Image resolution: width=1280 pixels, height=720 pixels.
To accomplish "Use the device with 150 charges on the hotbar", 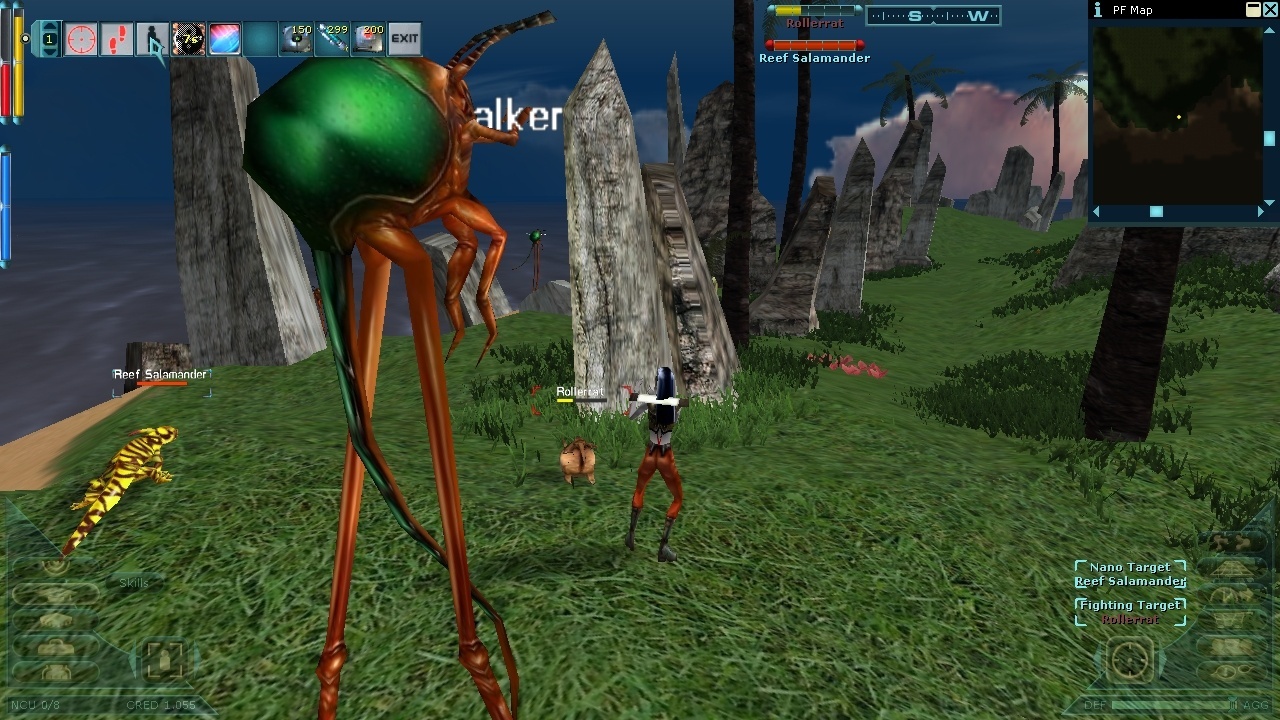I will [296, 39].
